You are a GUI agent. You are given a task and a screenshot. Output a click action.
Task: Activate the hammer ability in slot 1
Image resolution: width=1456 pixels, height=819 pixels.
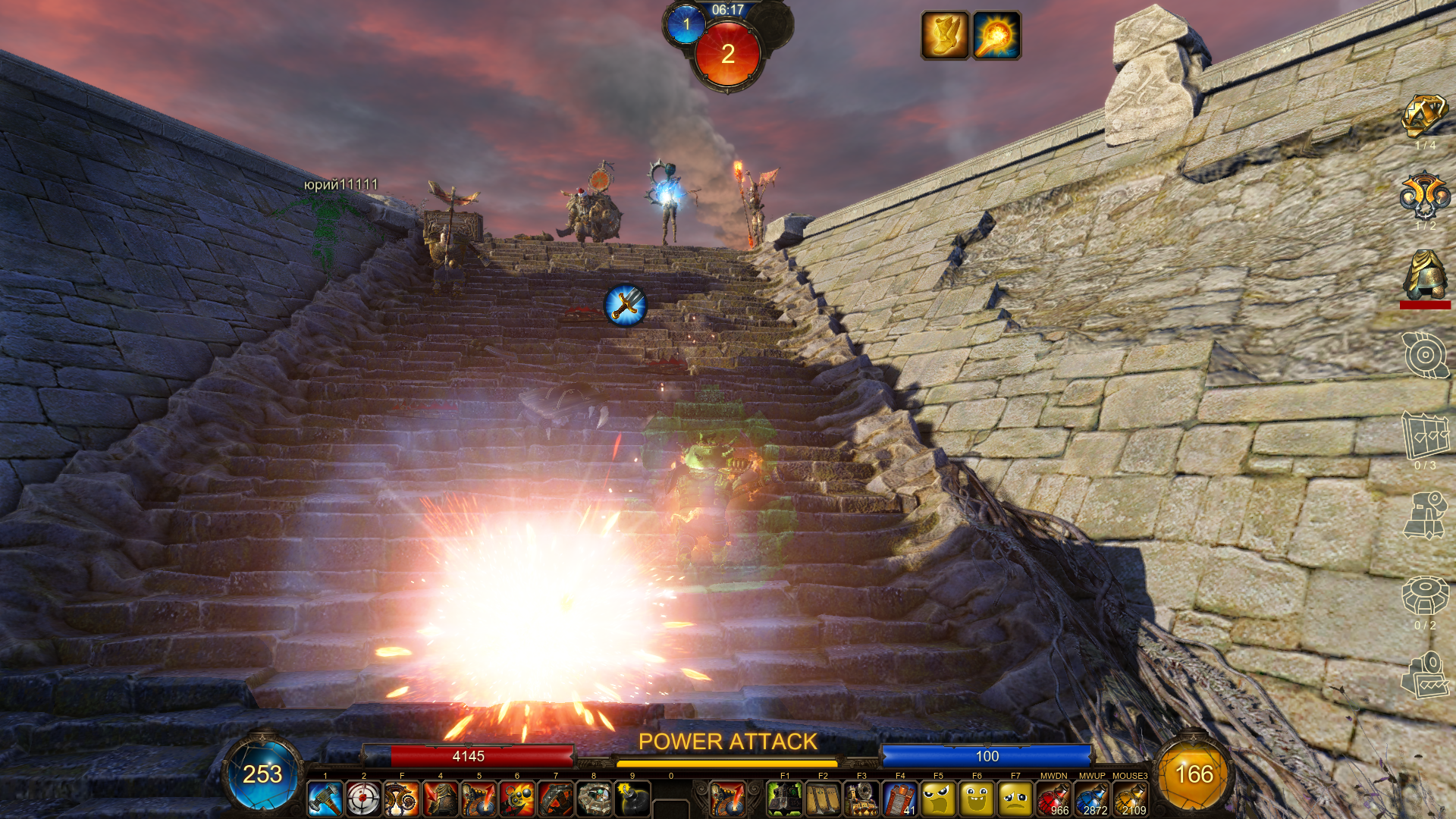pos(325,799)
